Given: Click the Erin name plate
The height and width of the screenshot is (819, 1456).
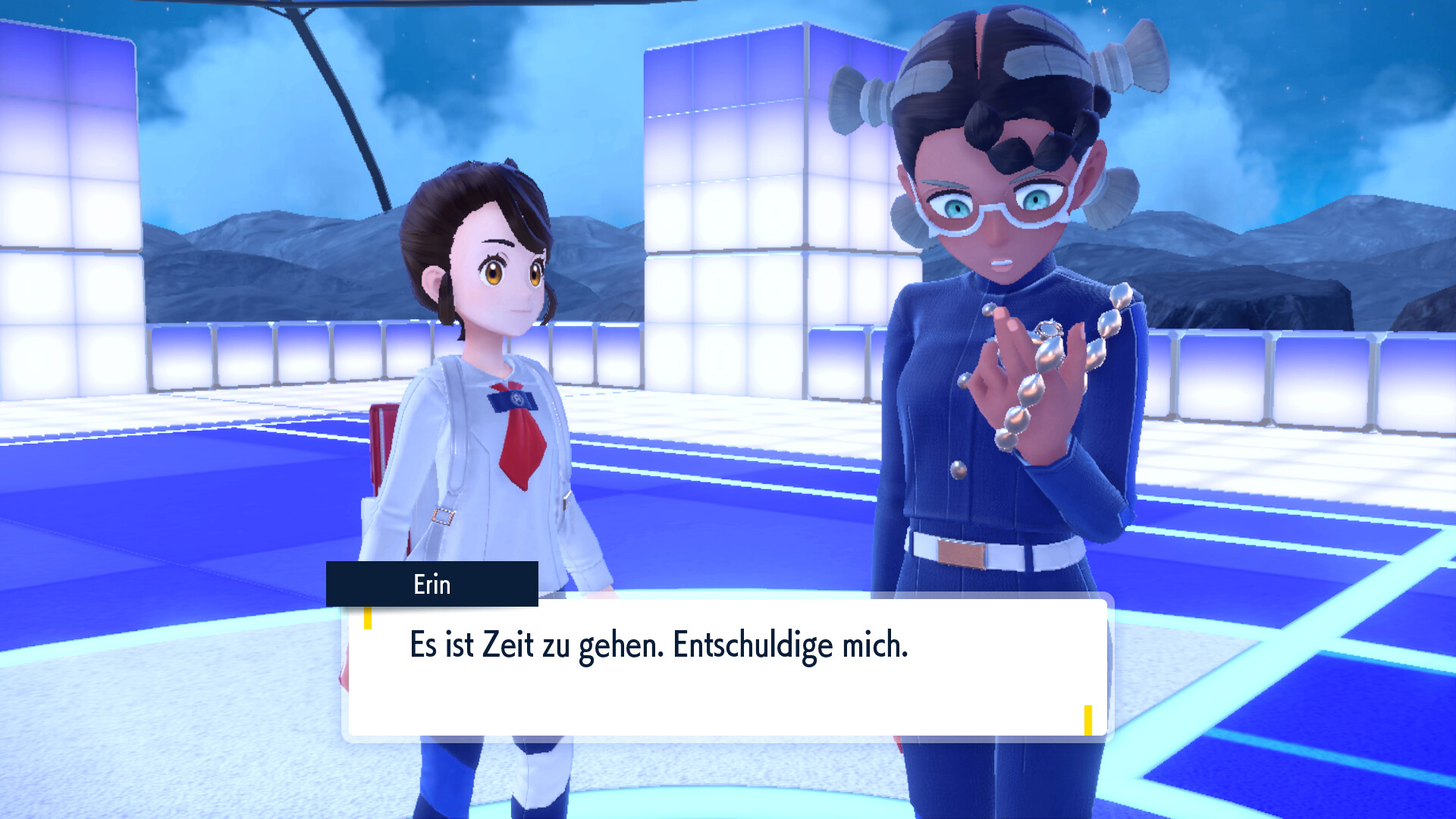Looking at the screenshot, I should pos(431,585).
